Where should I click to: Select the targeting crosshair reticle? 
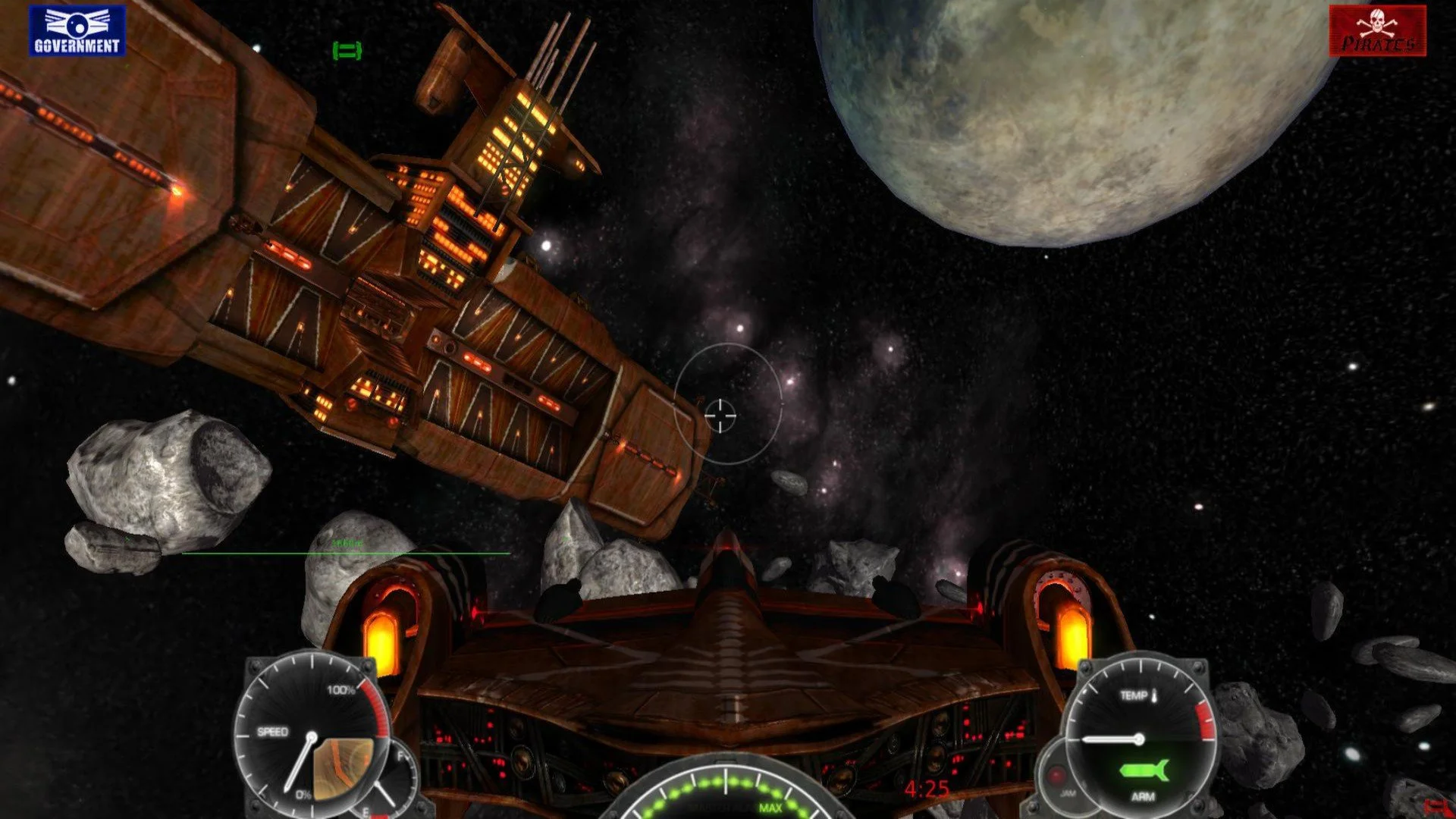[722, 416]
